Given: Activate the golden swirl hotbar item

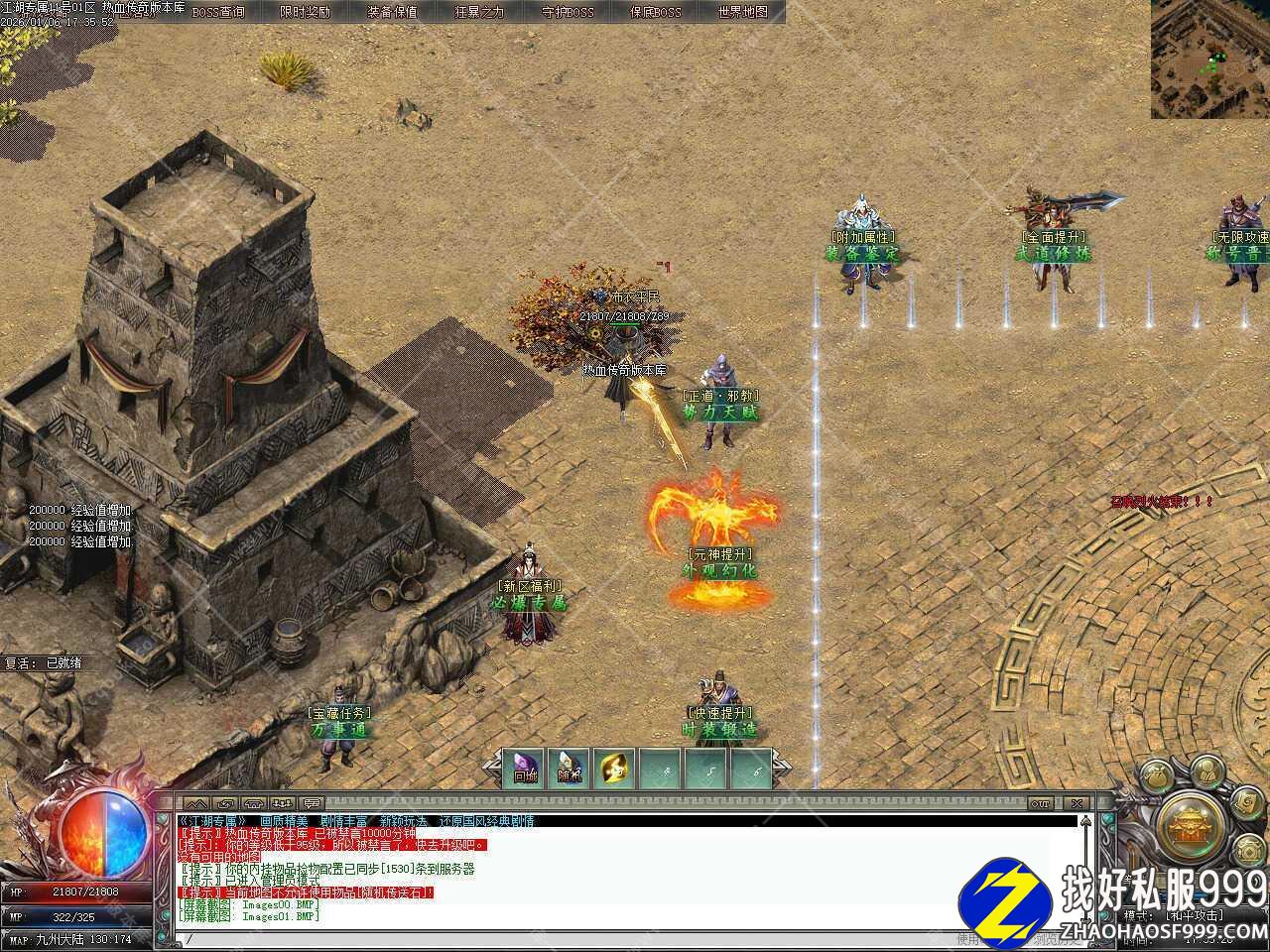Looking at the screenshot, I should pos(615,769).
